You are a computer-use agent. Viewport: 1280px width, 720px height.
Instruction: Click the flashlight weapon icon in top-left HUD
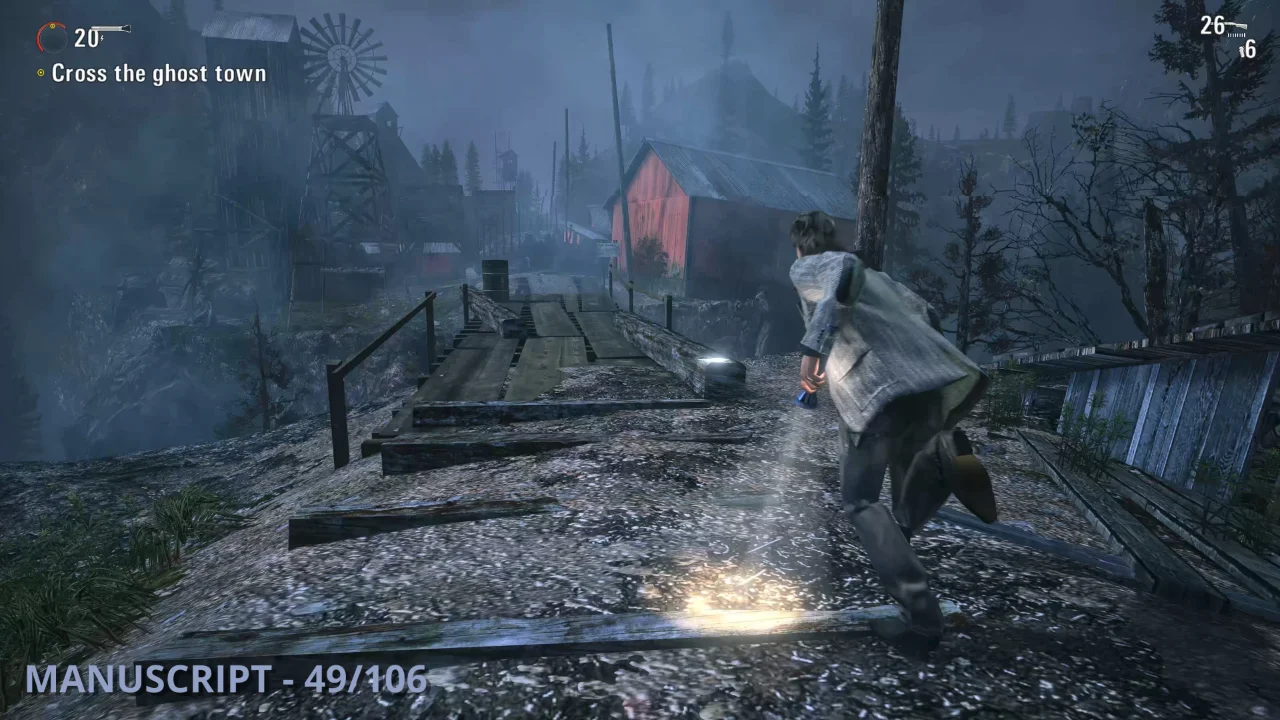(110, 28)
